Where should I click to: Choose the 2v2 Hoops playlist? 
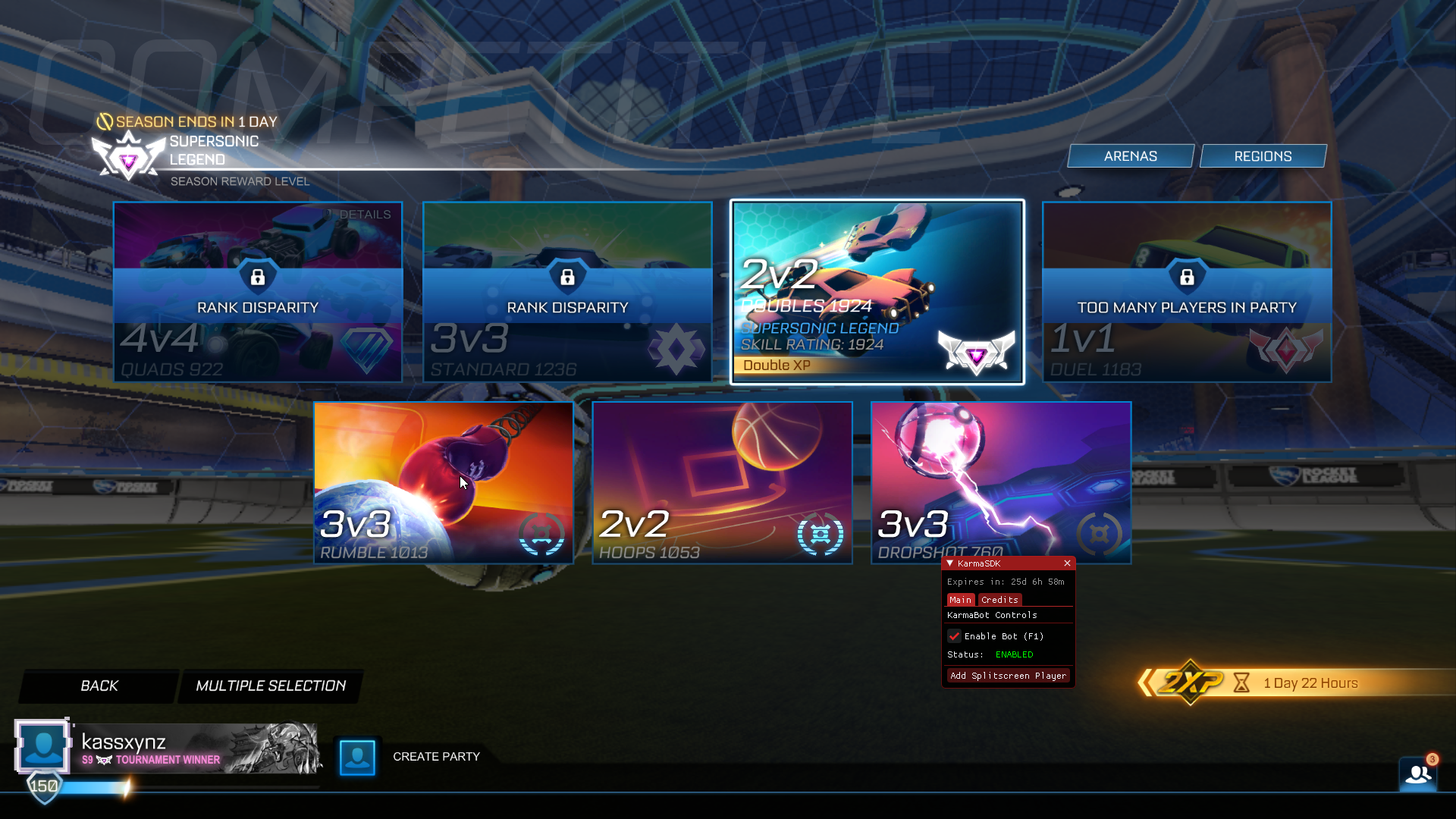pyautogui.click(x=722, y=482)
